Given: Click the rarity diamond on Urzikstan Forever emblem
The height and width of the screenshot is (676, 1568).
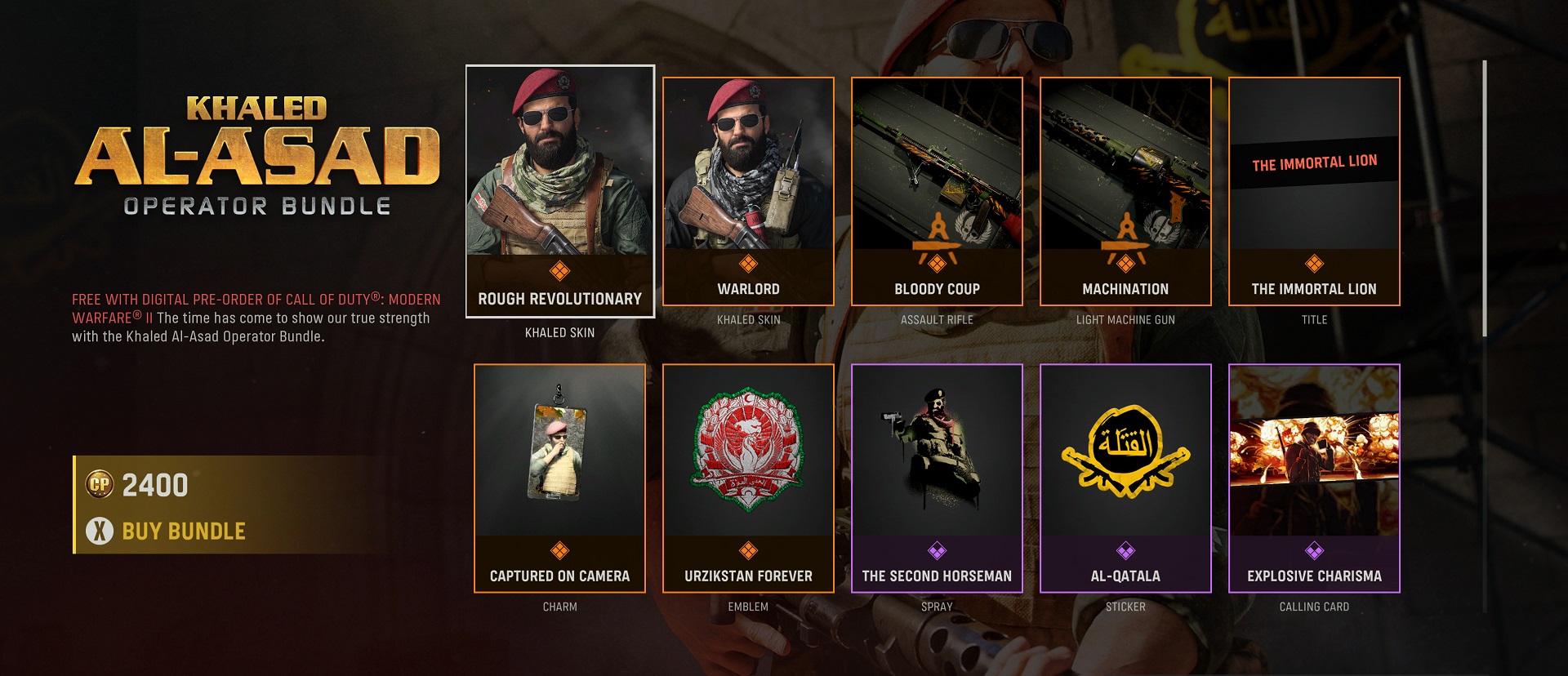Looking at the screenshot, I should tap(747, 553).
